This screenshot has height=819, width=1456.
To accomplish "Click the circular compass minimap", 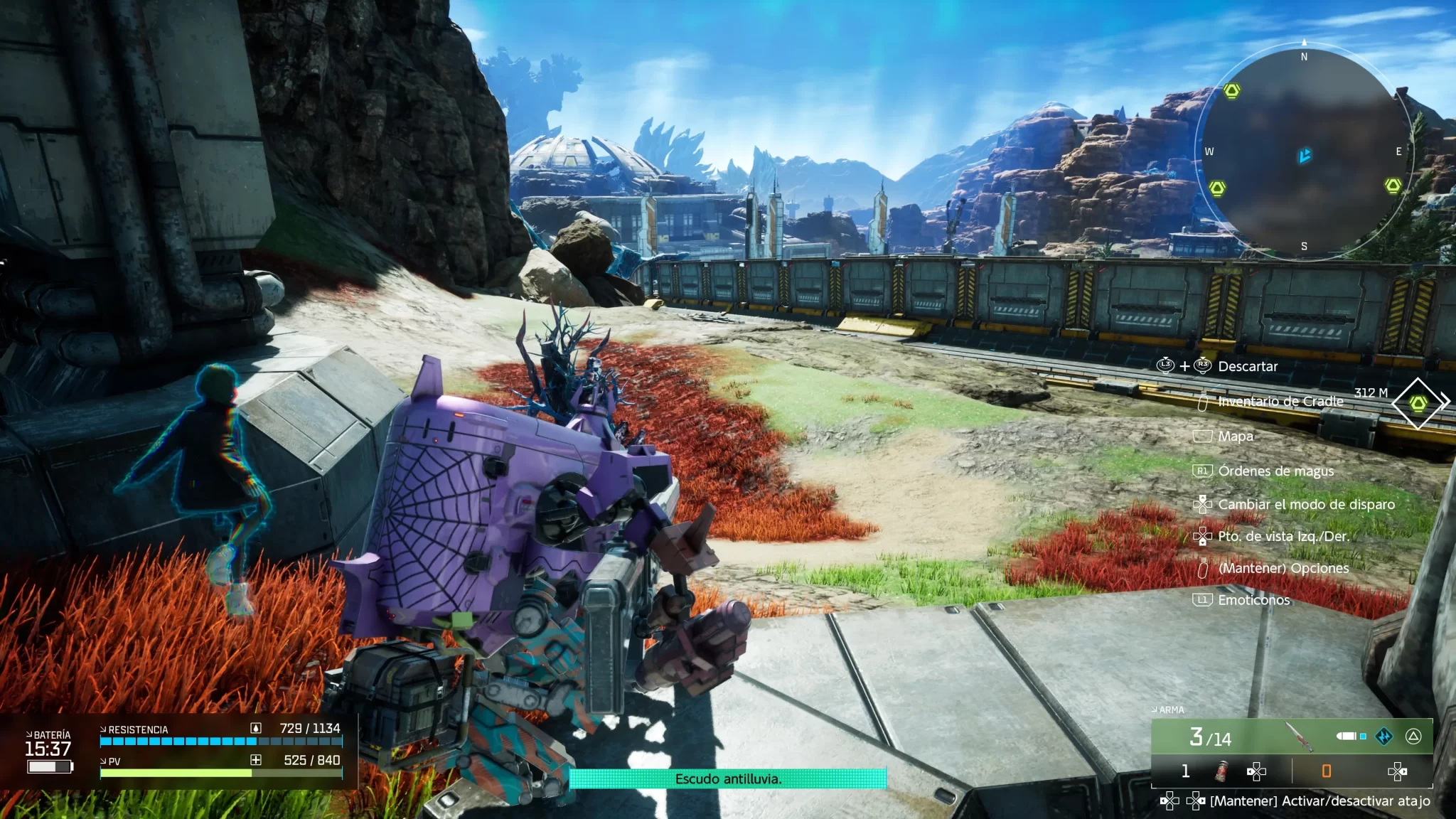I will pos(1304,151).
